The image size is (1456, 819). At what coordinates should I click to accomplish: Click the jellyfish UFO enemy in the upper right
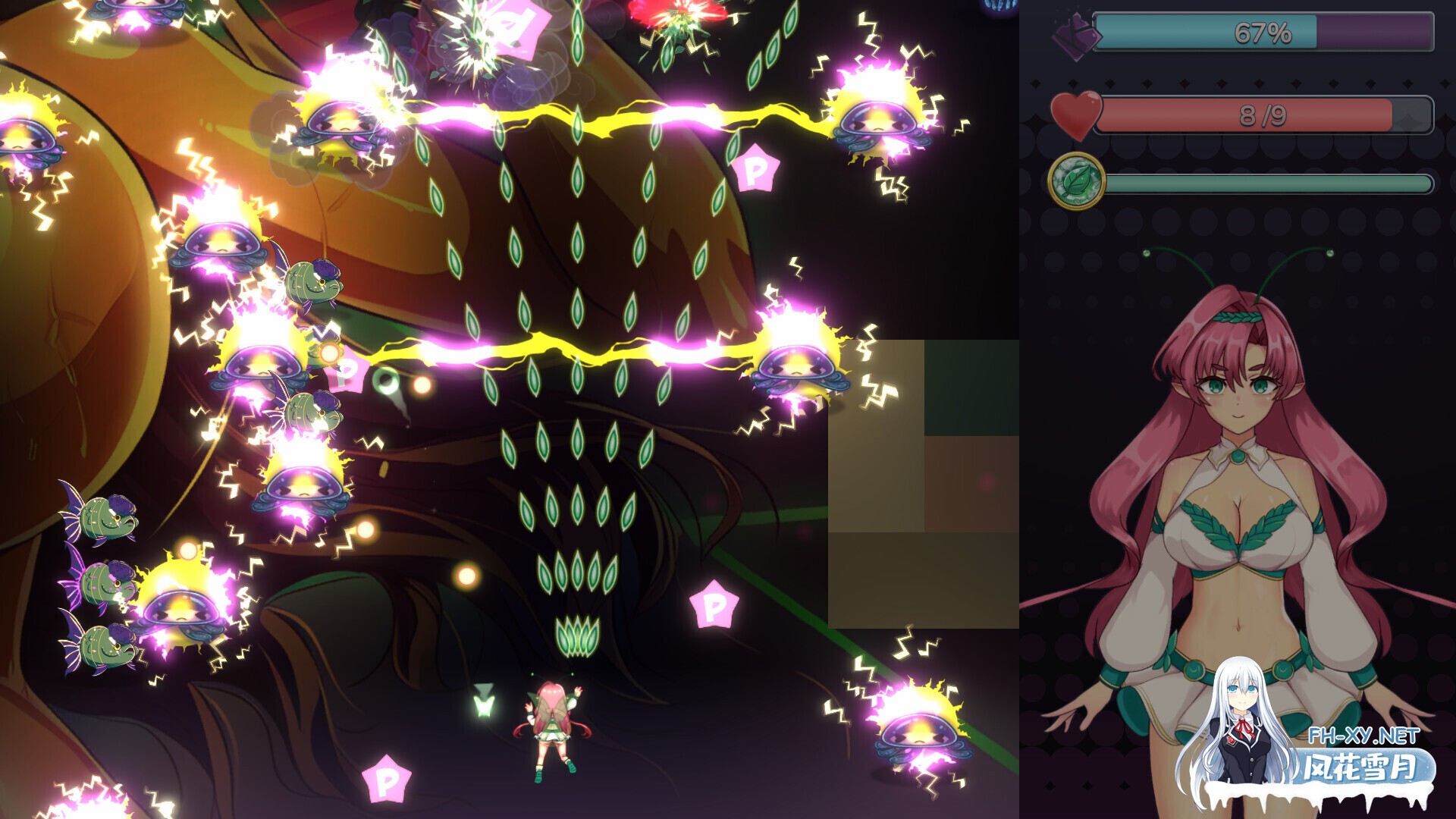coord(880,121)
